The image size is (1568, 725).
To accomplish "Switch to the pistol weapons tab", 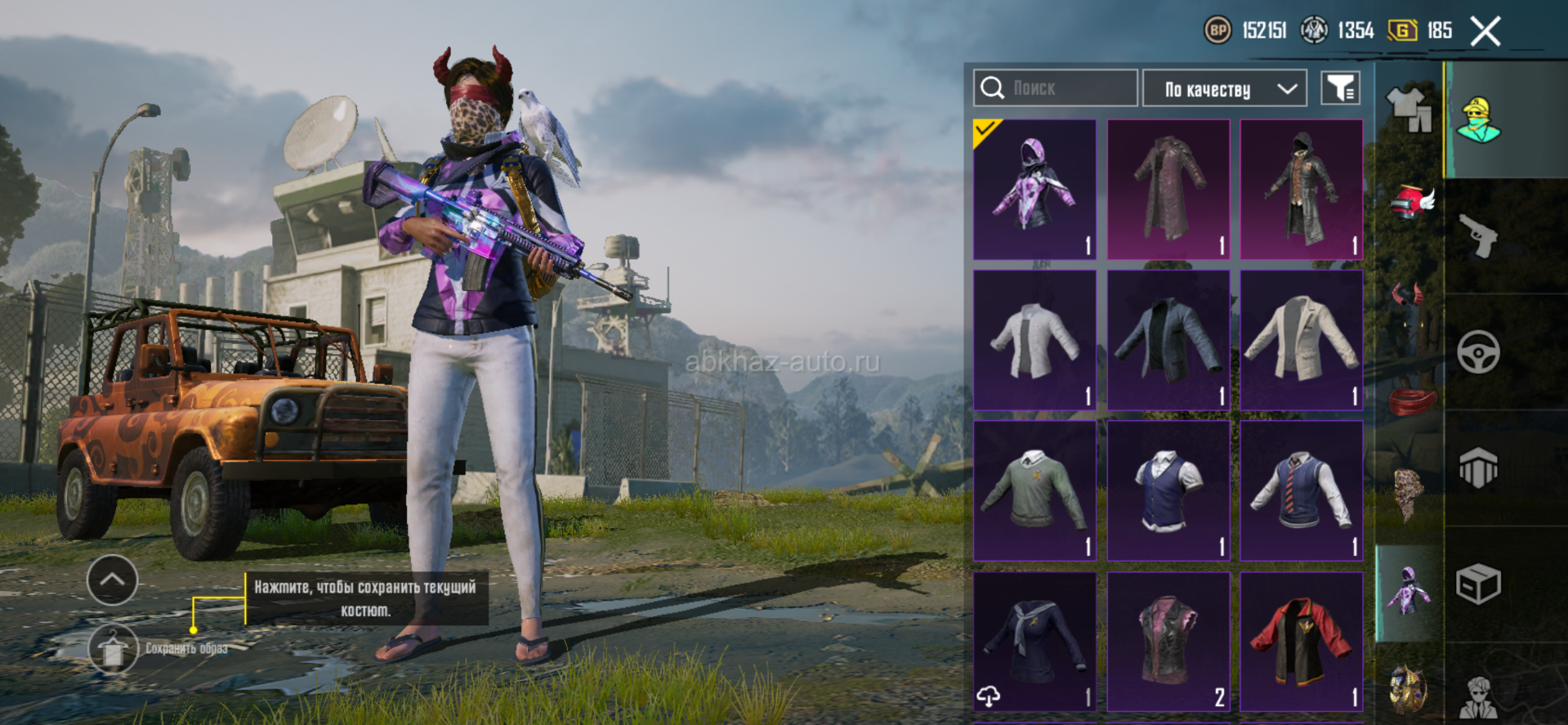I will click(1478, 236).
